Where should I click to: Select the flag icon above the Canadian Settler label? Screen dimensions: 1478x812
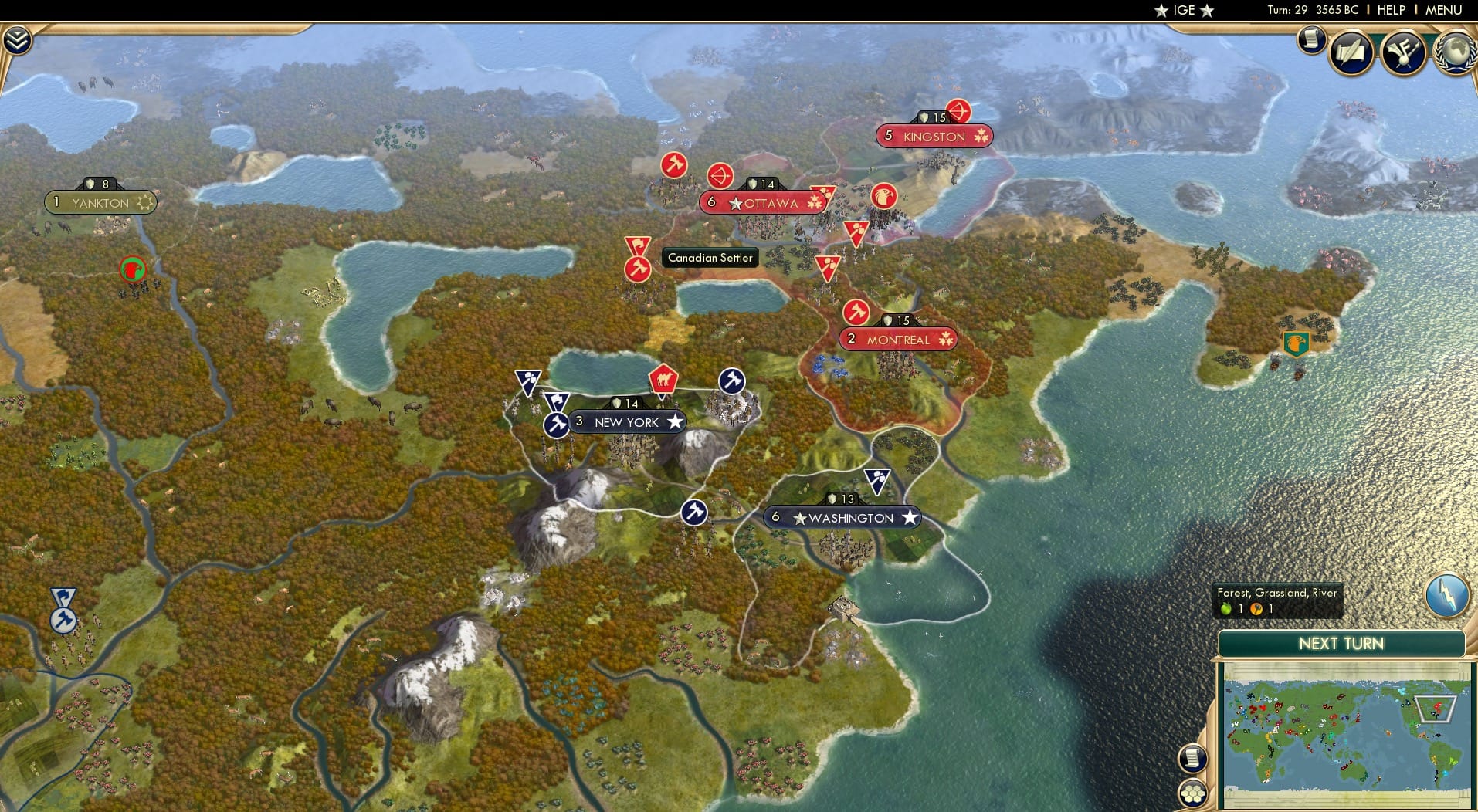click(636, 245)
